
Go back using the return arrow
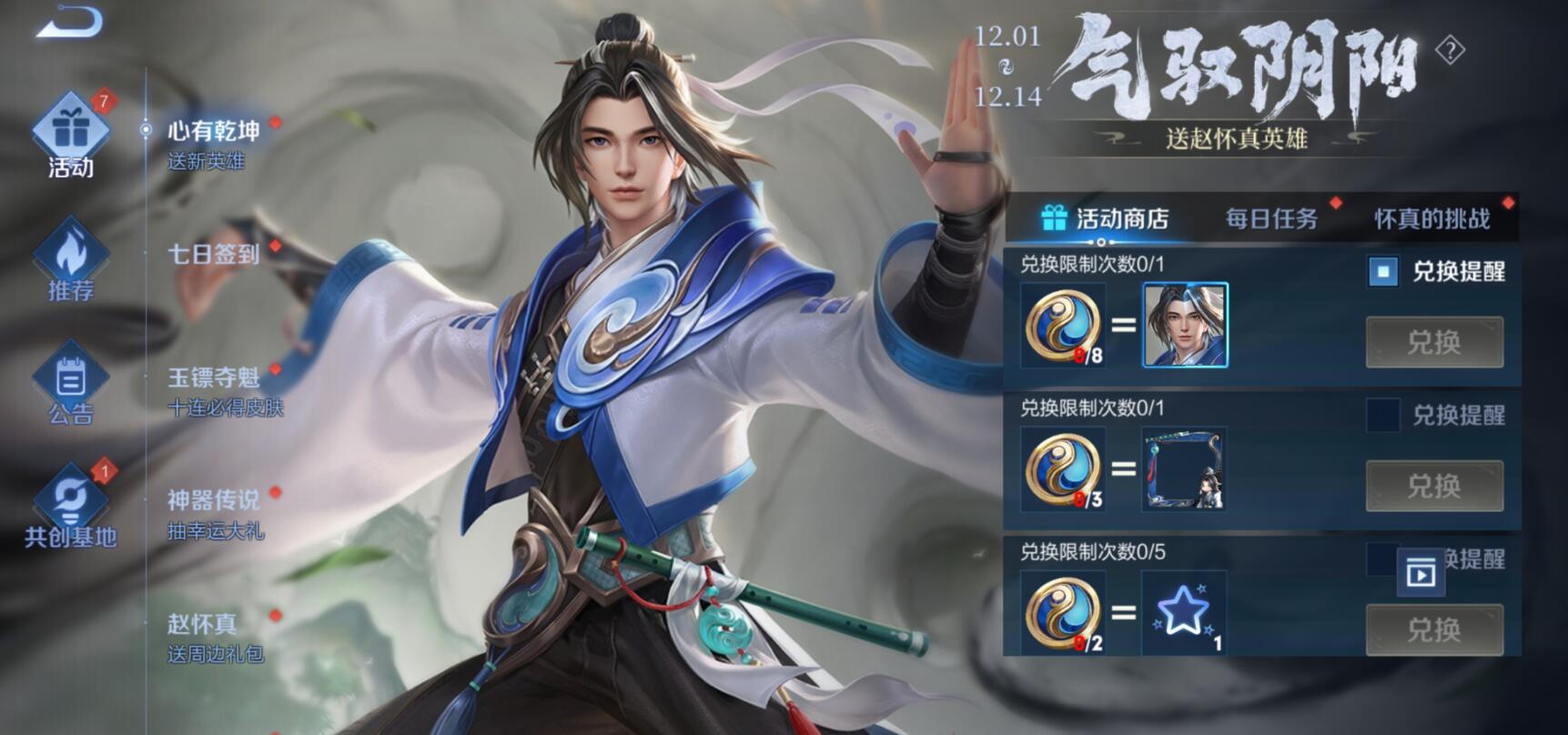click(70, 22)
